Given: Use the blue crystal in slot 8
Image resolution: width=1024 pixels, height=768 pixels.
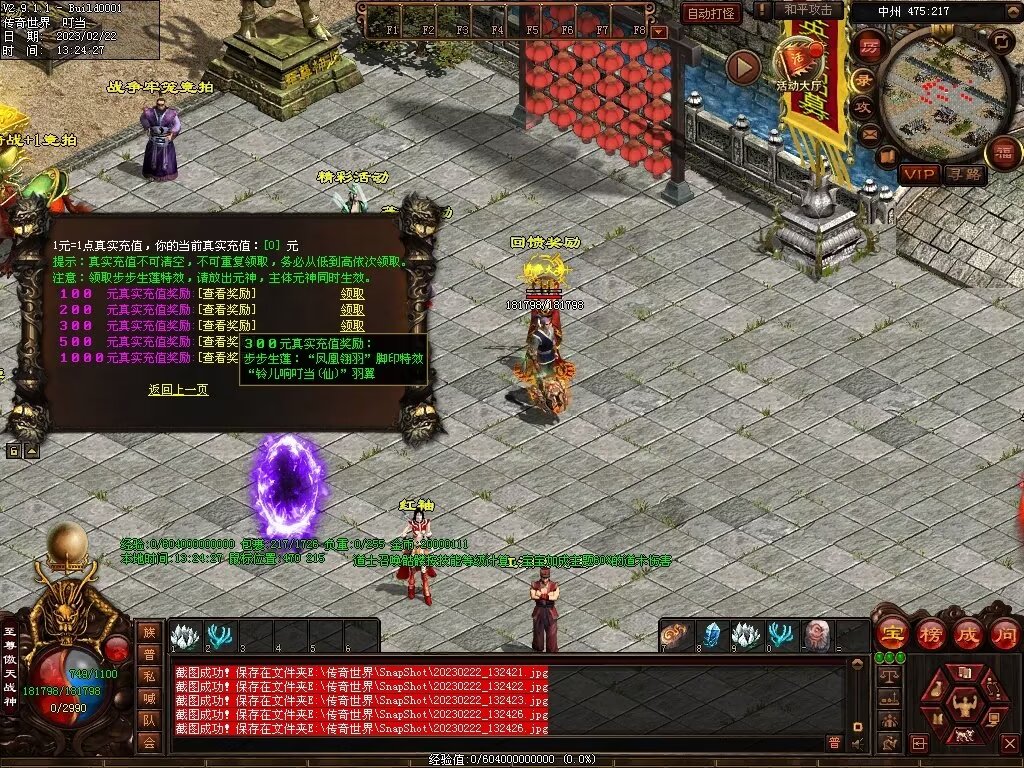Looking at the screenshot, I should point(711,636).
